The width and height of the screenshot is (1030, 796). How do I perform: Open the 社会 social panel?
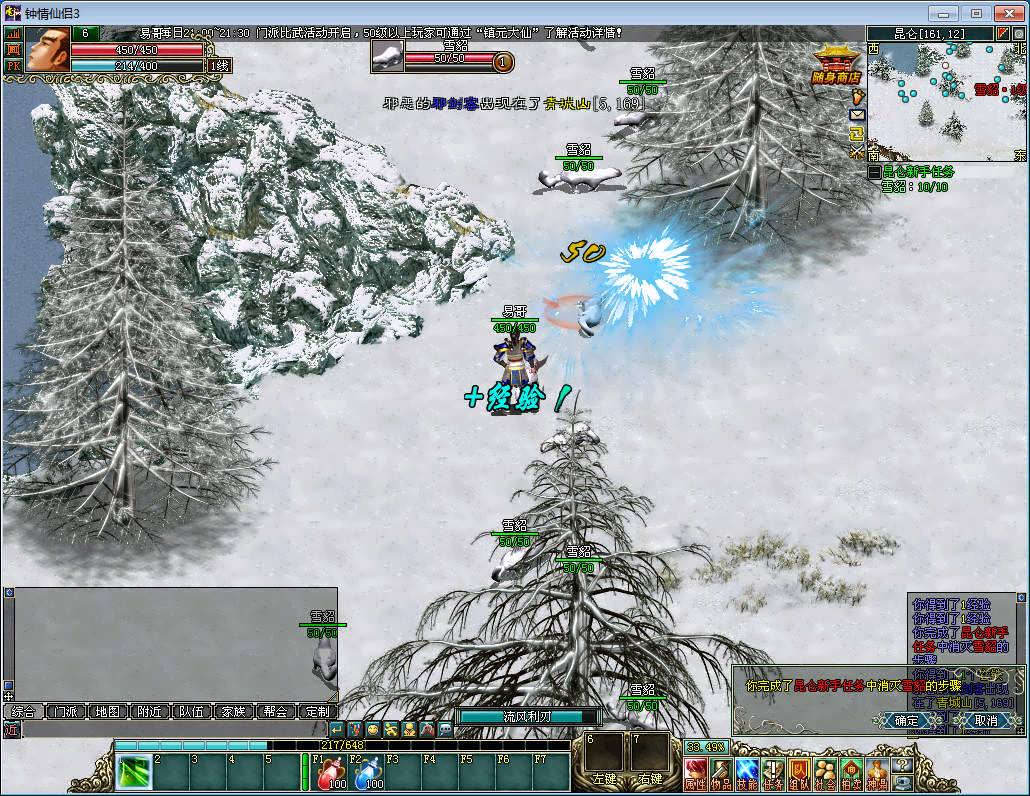coord(825,773)
